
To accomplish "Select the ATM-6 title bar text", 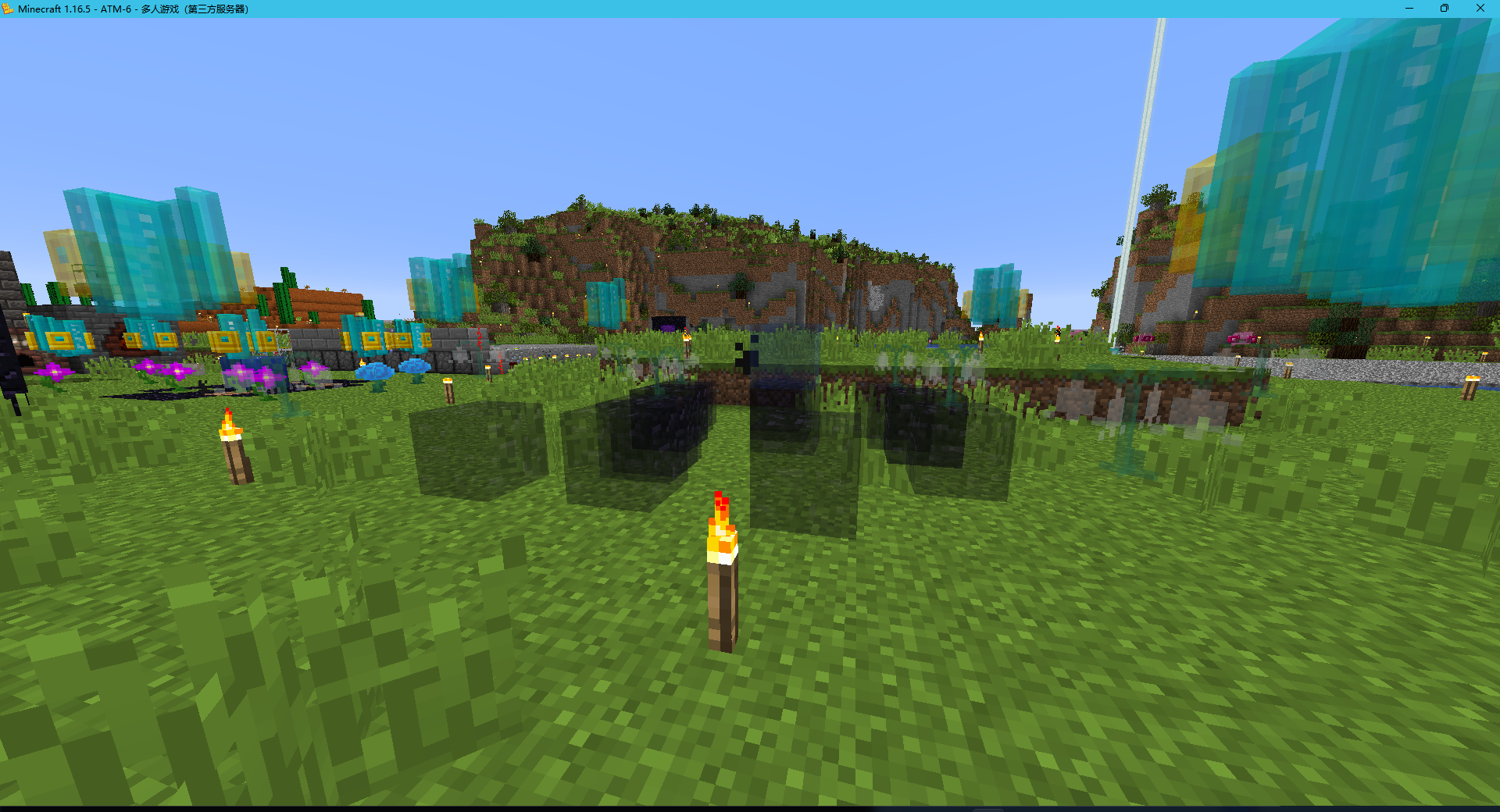I will pyautogui.click(x=117, y=9).
